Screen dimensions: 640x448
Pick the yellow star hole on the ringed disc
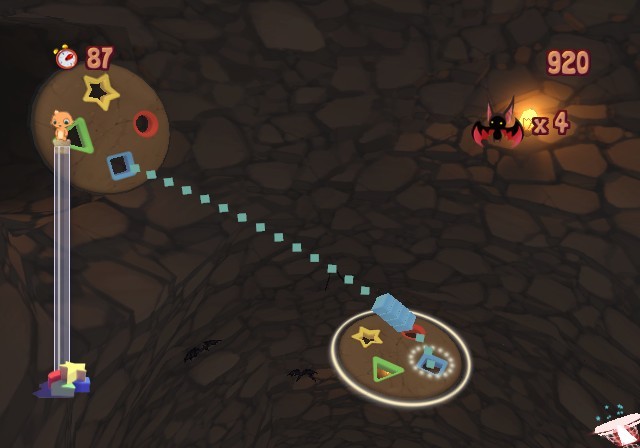tap(367, 336)
